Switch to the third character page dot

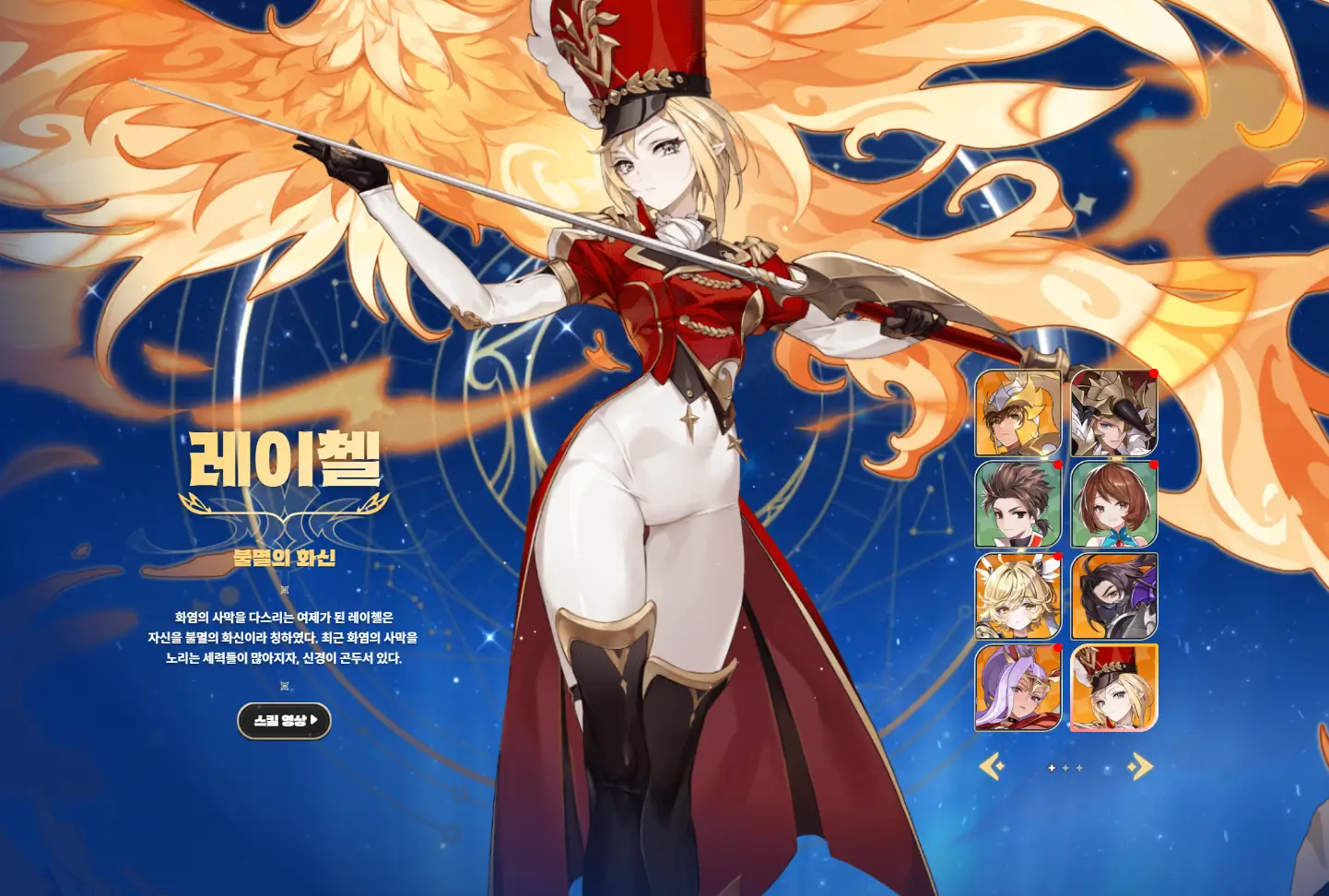[x=1077, y=767]
